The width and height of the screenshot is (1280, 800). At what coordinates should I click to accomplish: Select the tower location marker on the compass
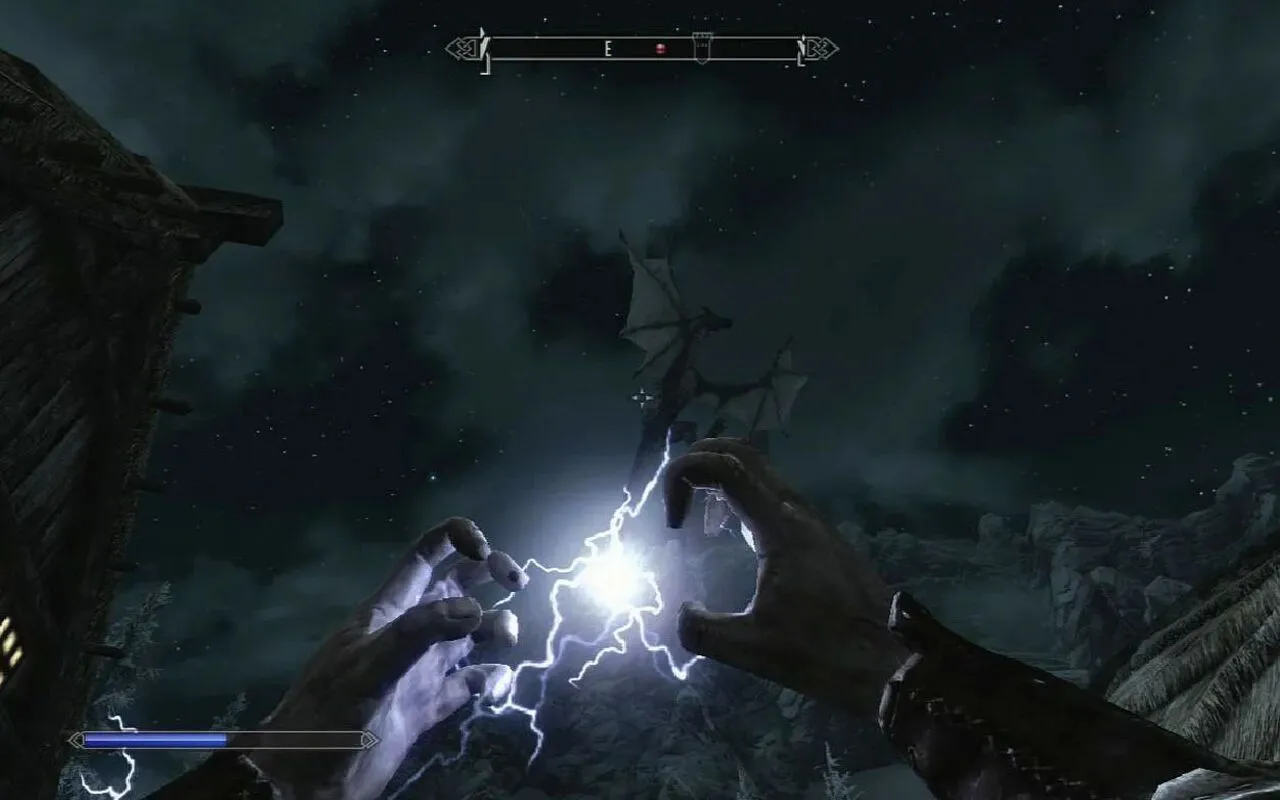(702, 47)
